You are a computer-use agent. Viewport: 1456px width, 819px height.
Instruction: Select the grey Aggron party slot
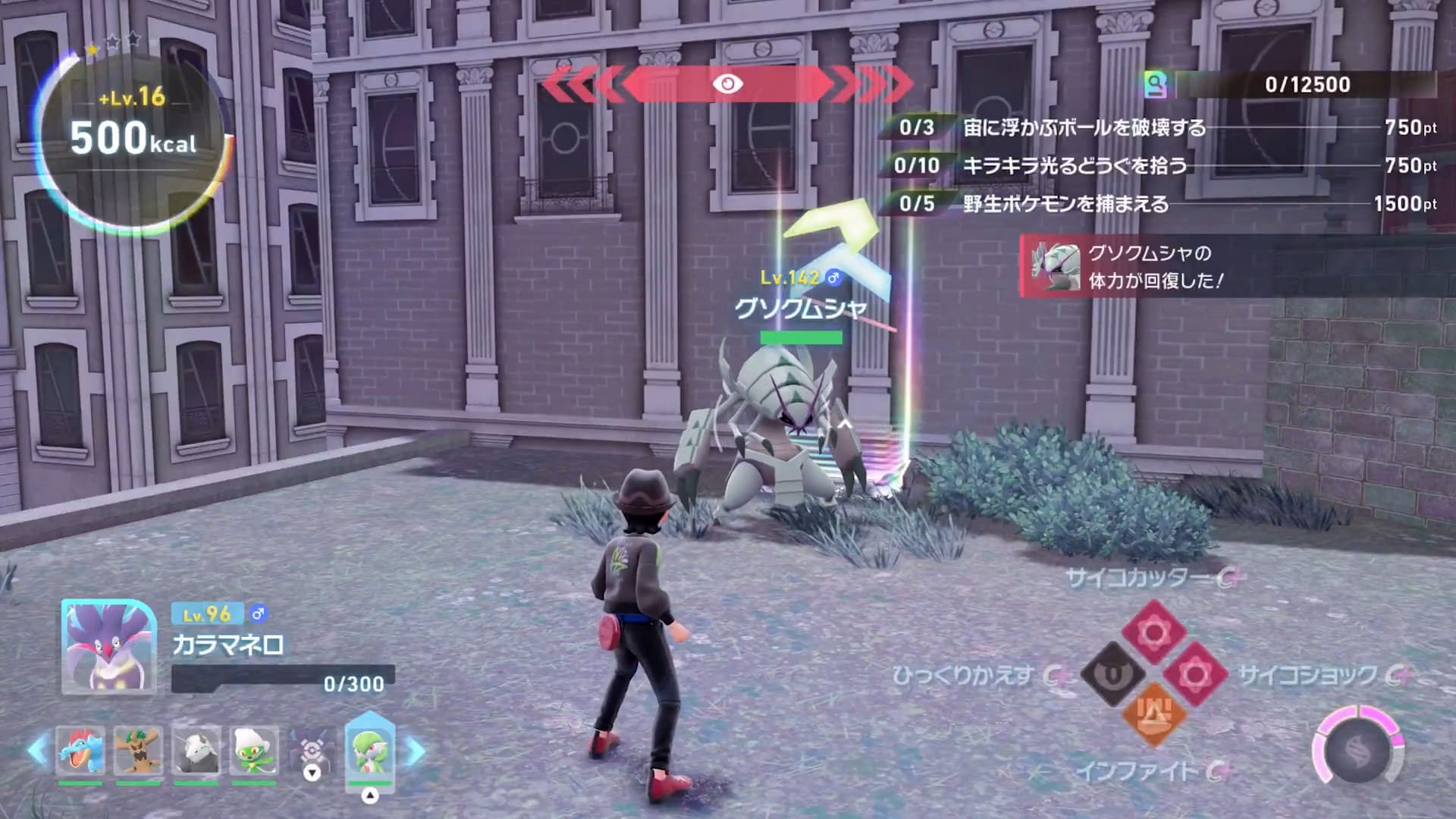coord(196,750)
